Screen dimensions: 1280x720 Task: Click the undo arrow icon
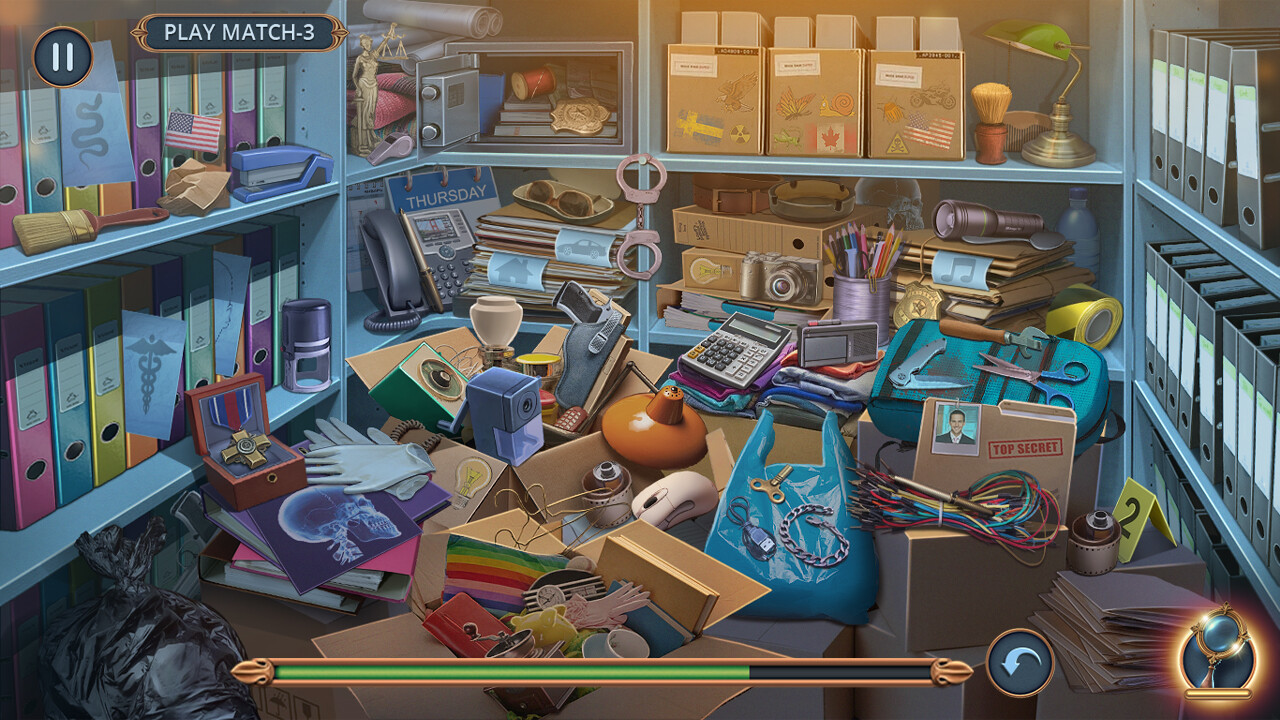point(1021,660)
